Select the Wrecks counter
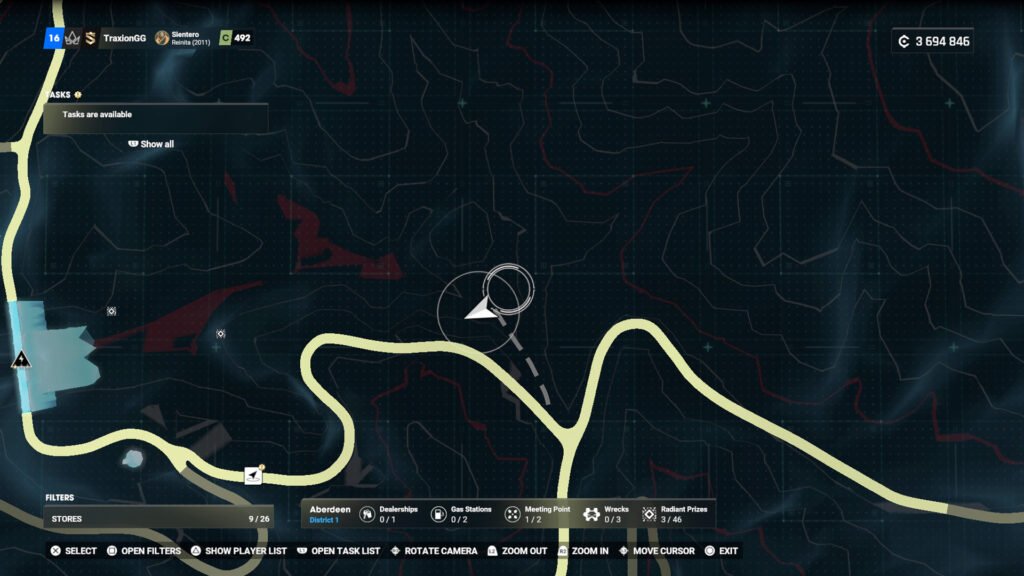1024x576 pixels. coord(608,514)
